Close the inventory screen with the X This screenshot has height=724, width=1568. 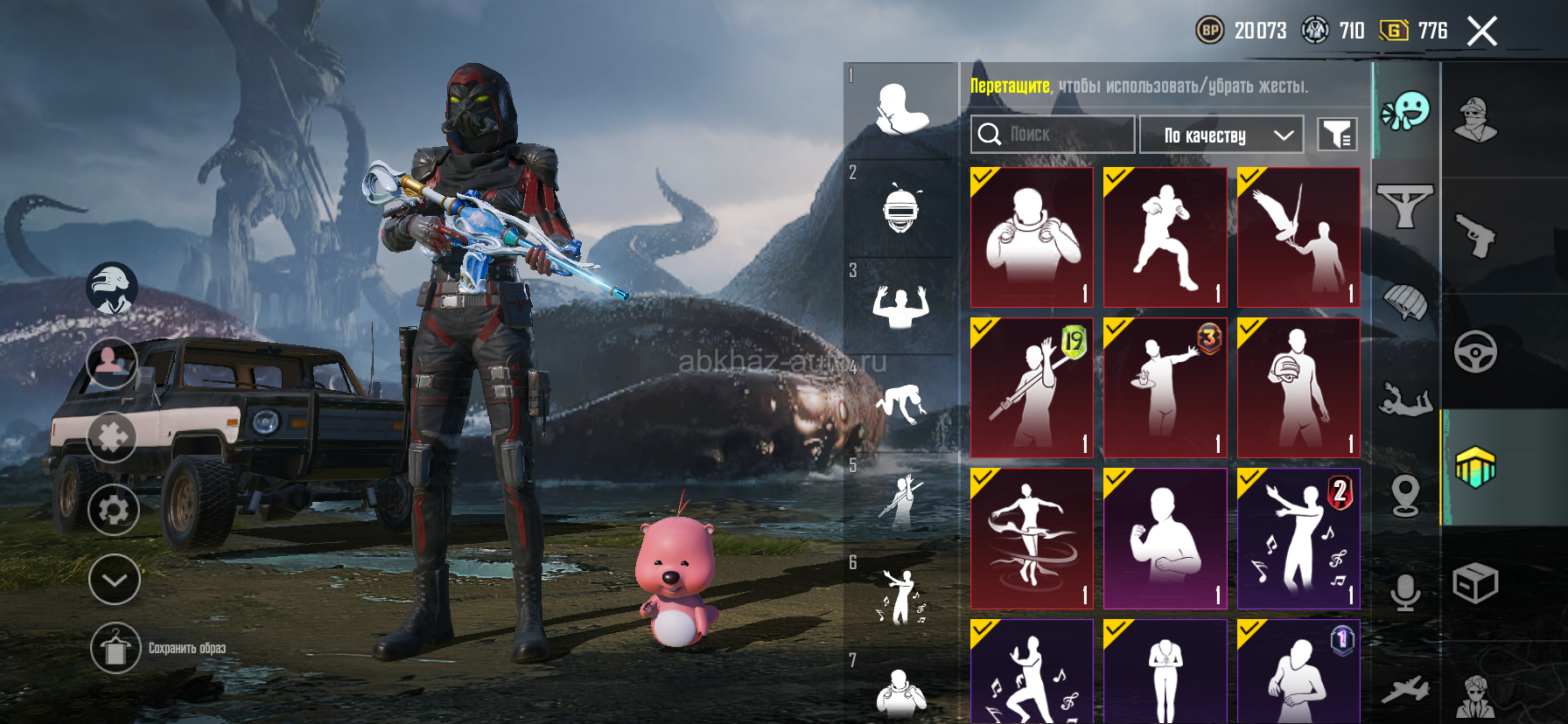click(x=1481, y=31)
